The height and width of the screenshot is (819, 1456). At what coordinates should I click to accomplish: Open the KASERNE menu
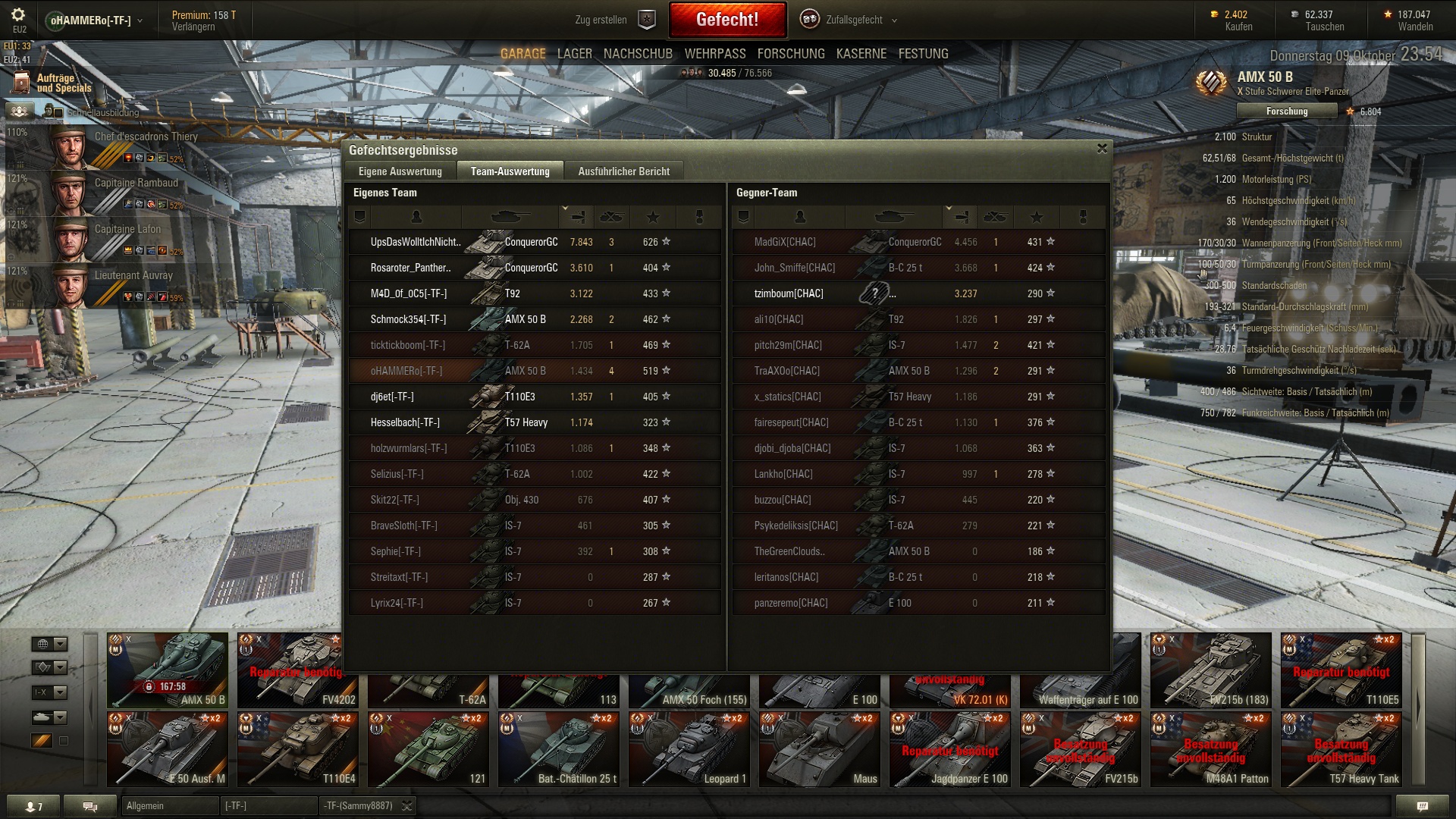(x=861, y=54)
